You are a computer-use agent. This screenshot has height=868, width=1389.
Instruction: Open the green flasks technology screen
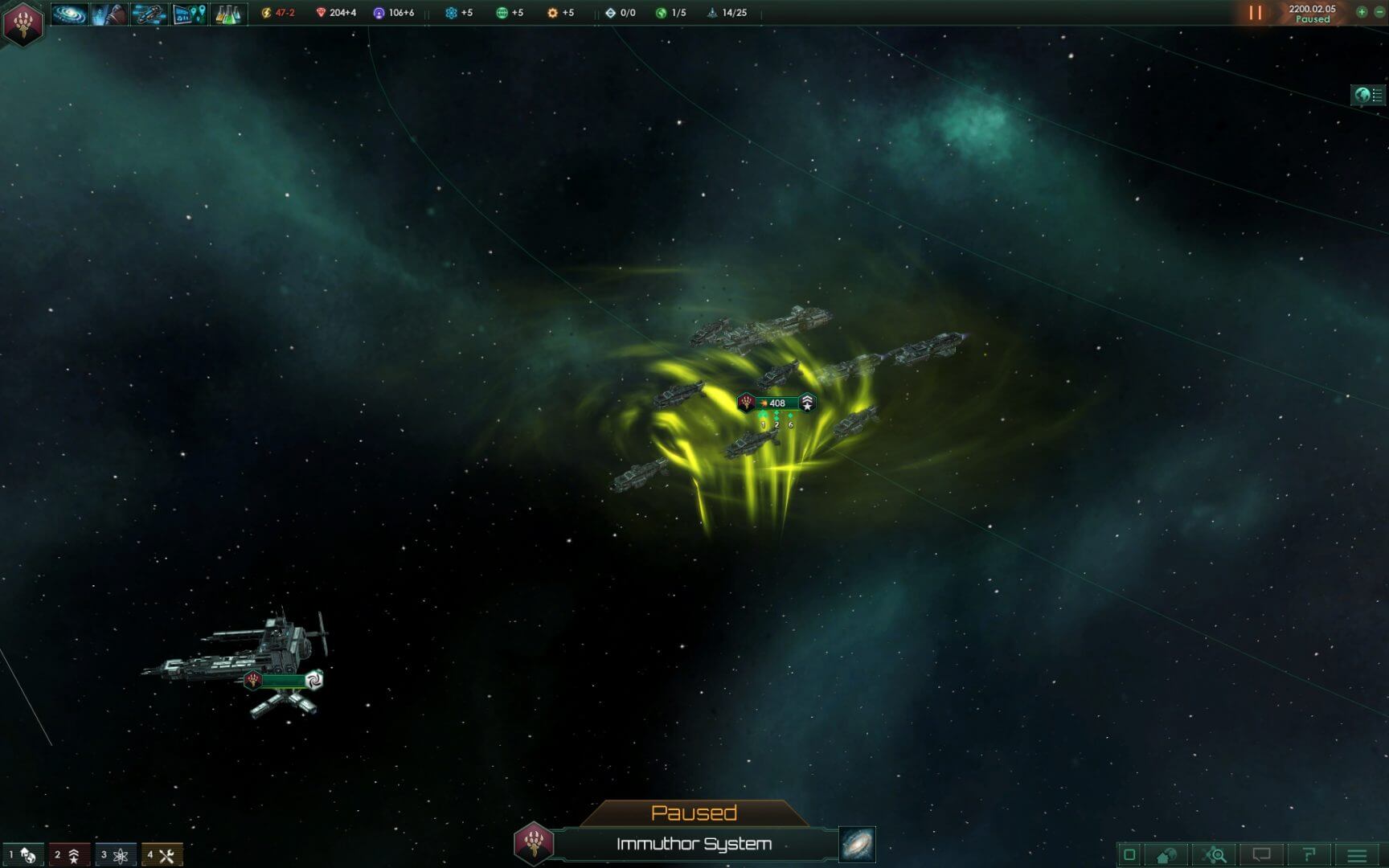click(x=228, y=14)
